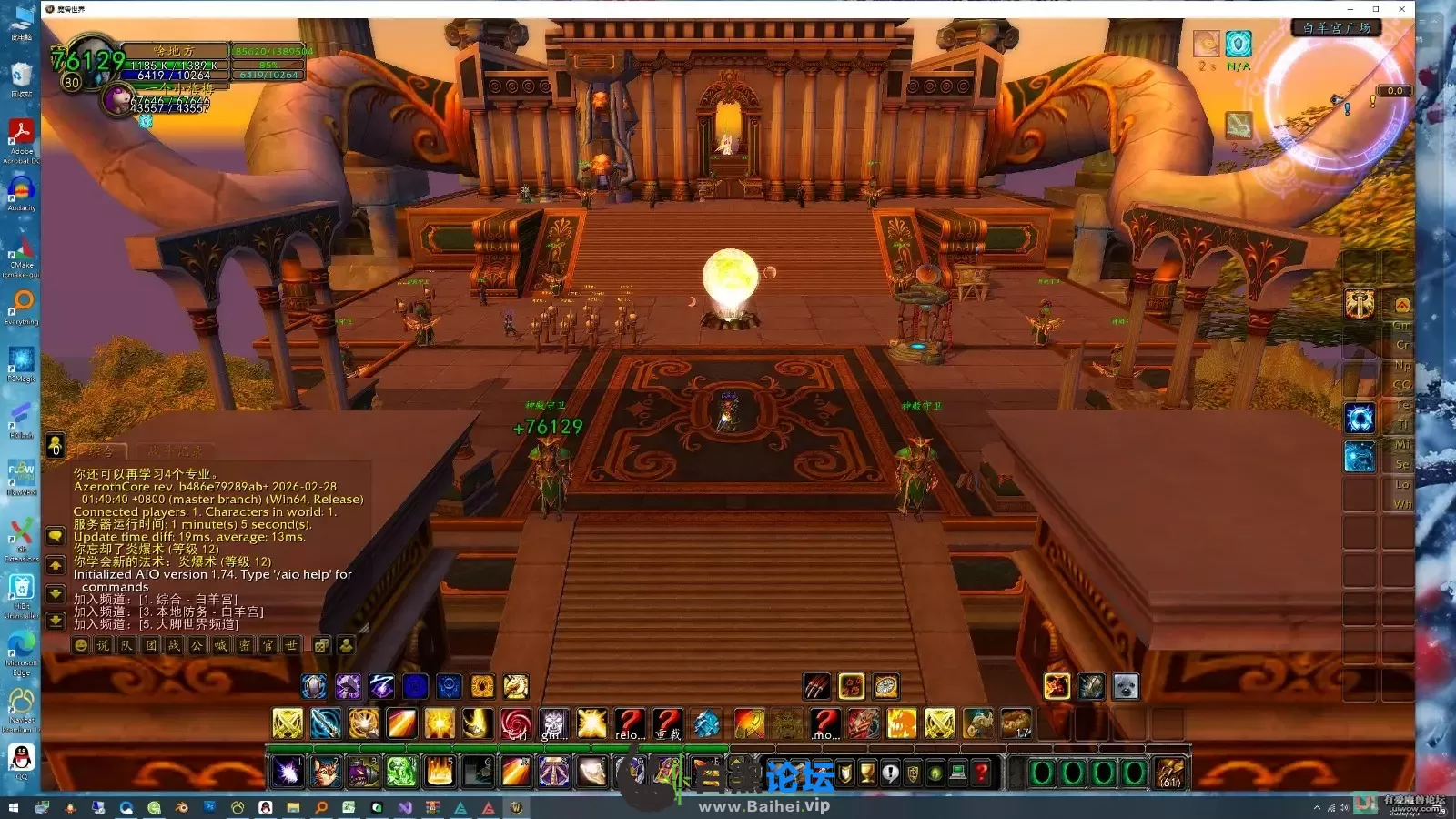
Task: Click the question-mark macro labeled 重载
Action: [667, 724]
